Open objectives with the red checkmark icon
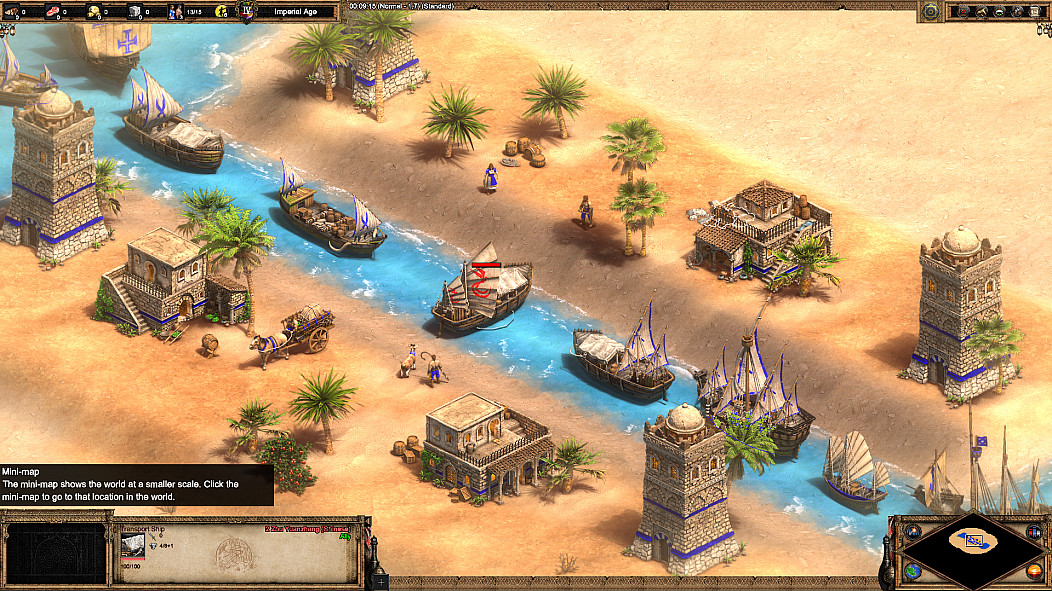The height and width of the screenshot is (591, 1052). [963, 11]
